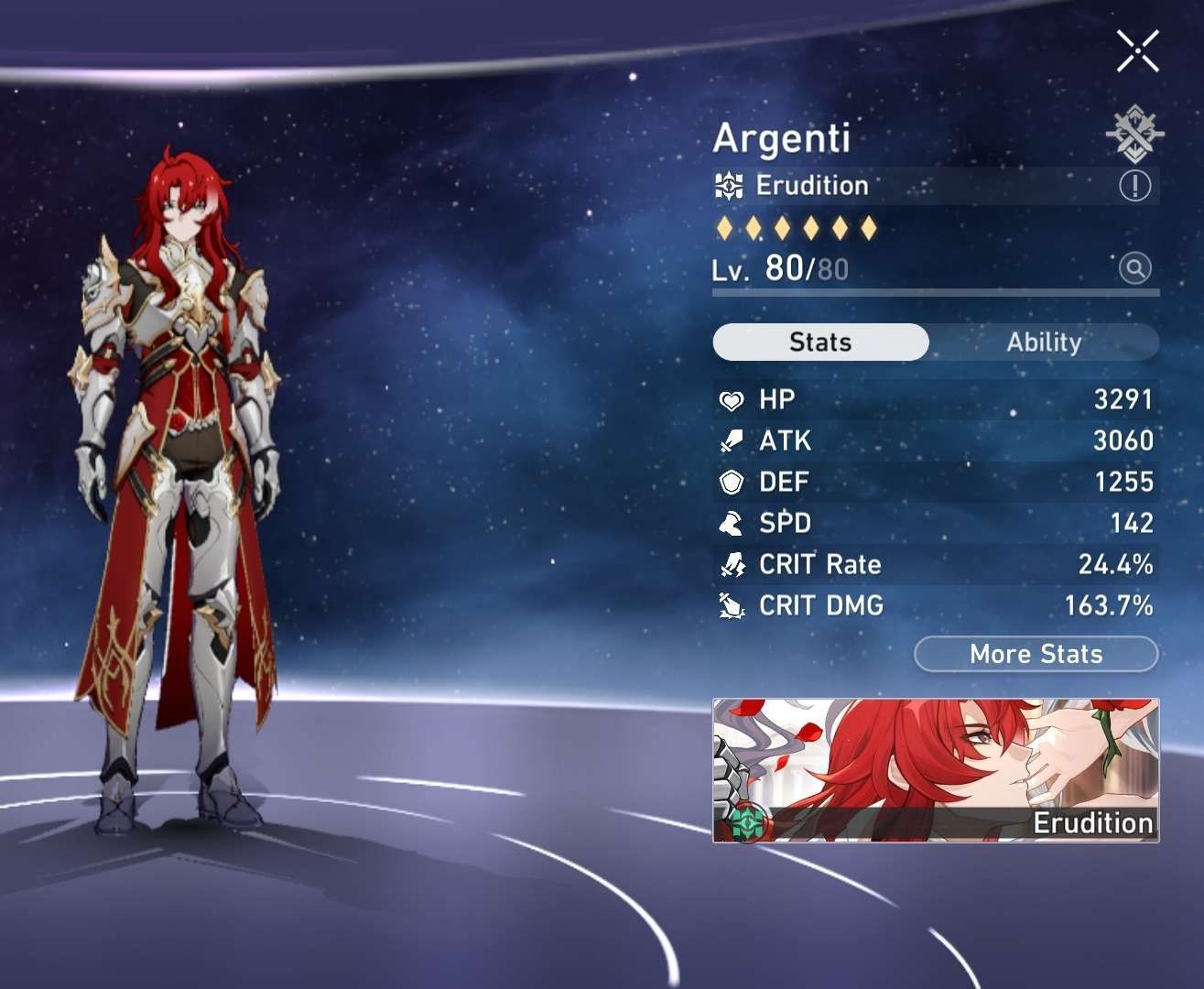The width and height of the screenshot is (1204, 989).
Task: Select the sword icon on the ATK stat row
Action: [730, 440]
